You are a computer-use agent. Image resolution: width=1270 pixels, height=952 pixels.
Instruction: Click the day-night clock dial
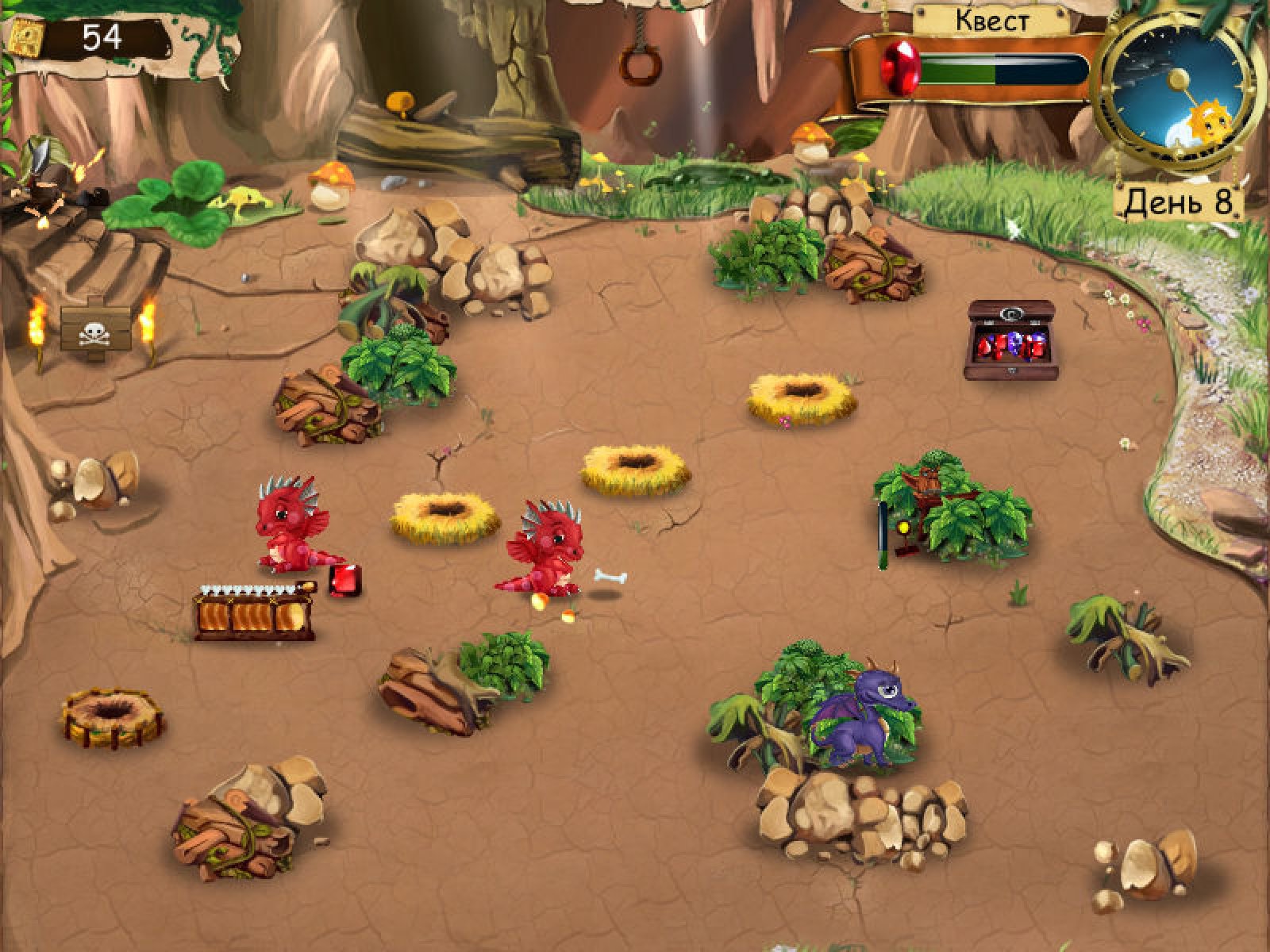pyautogui.click(x=1177, y=90)
